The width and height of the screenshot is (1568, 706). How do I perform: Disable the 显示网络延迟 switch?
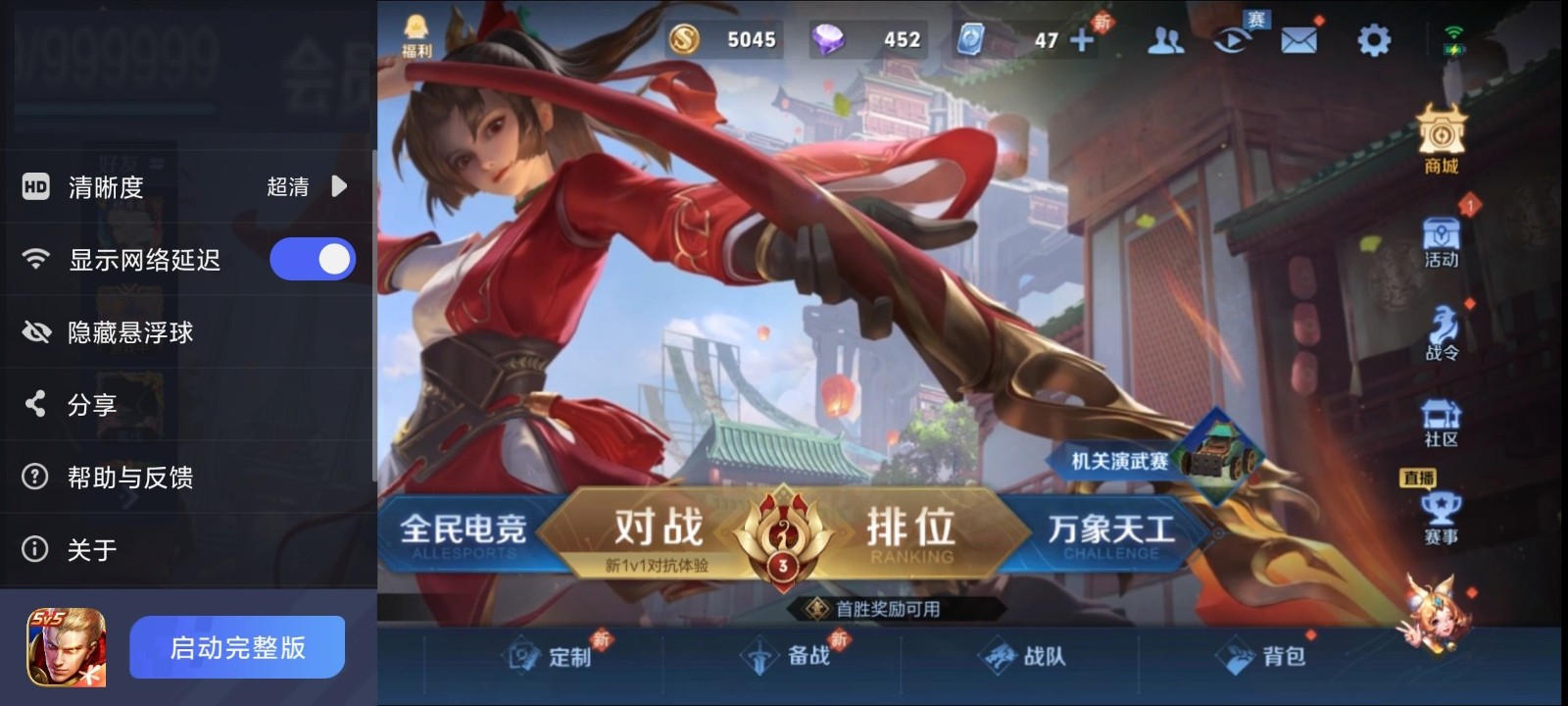(x=313, y=259)
